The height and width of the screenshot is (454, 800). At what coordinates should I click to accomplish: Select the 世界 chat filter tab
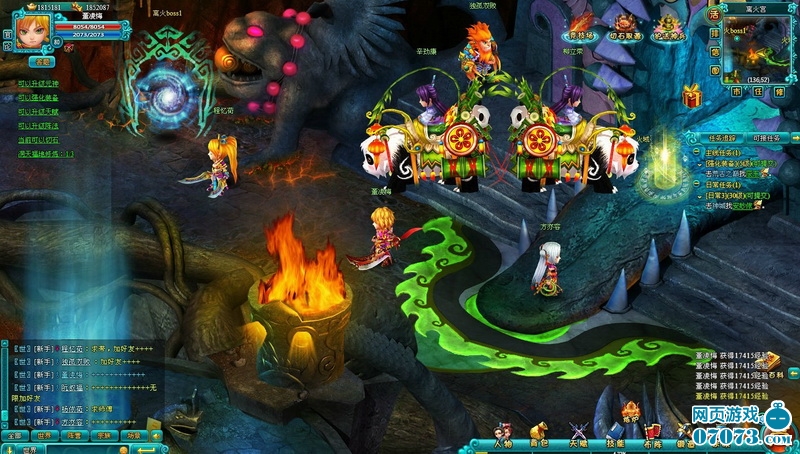(x=45, y=436)
